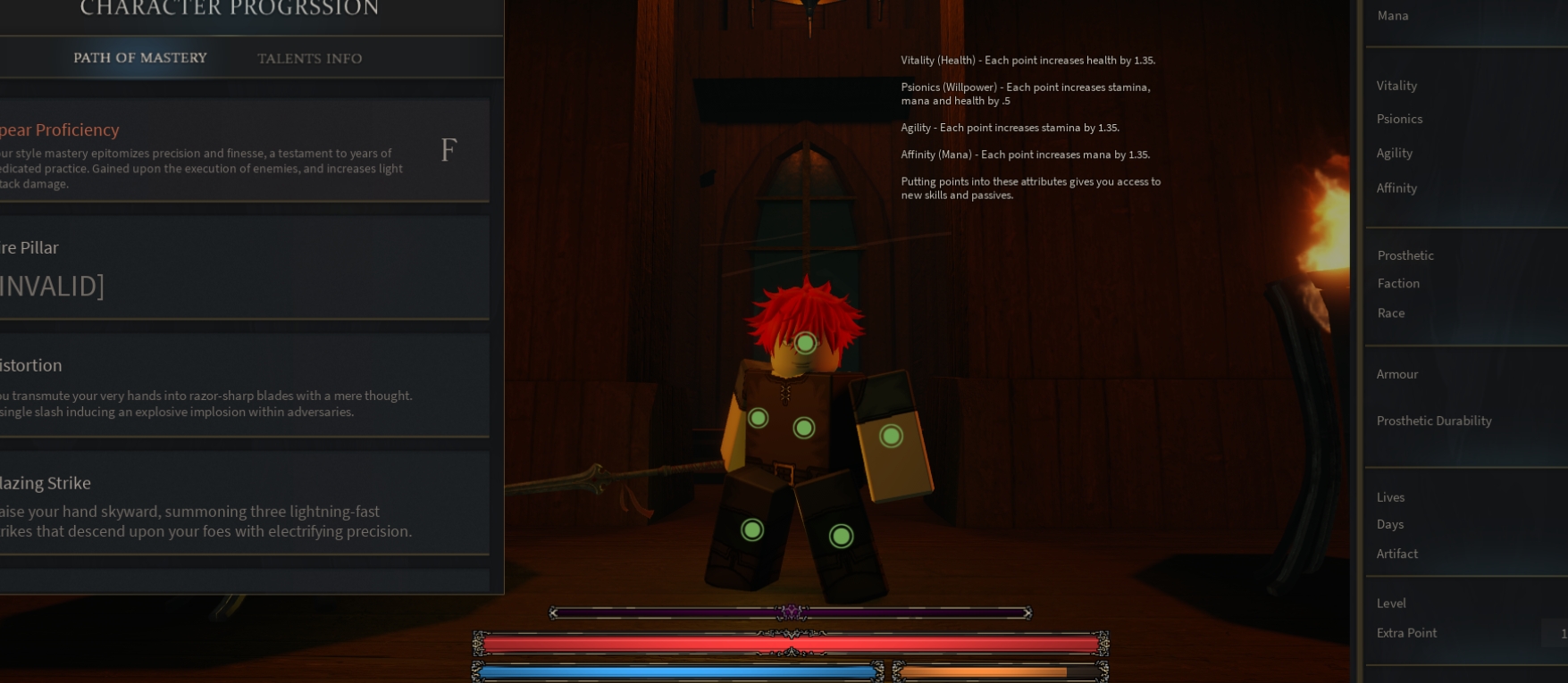
Task: Choose the Vitality attribute row
Action: [1396, 86]
